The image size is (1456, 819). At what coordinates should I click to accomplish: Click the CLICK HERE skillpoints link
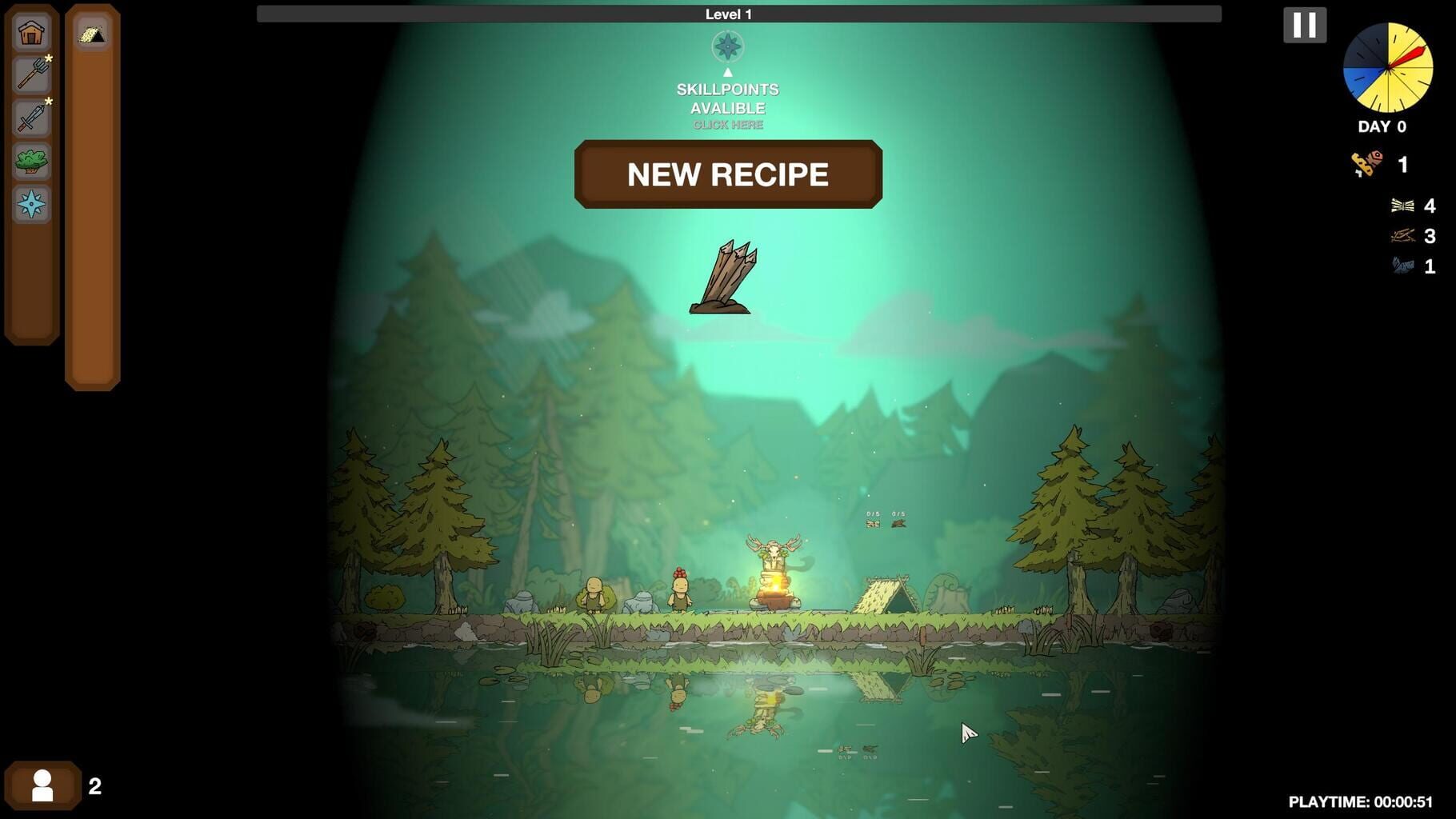tap(727, 124)
